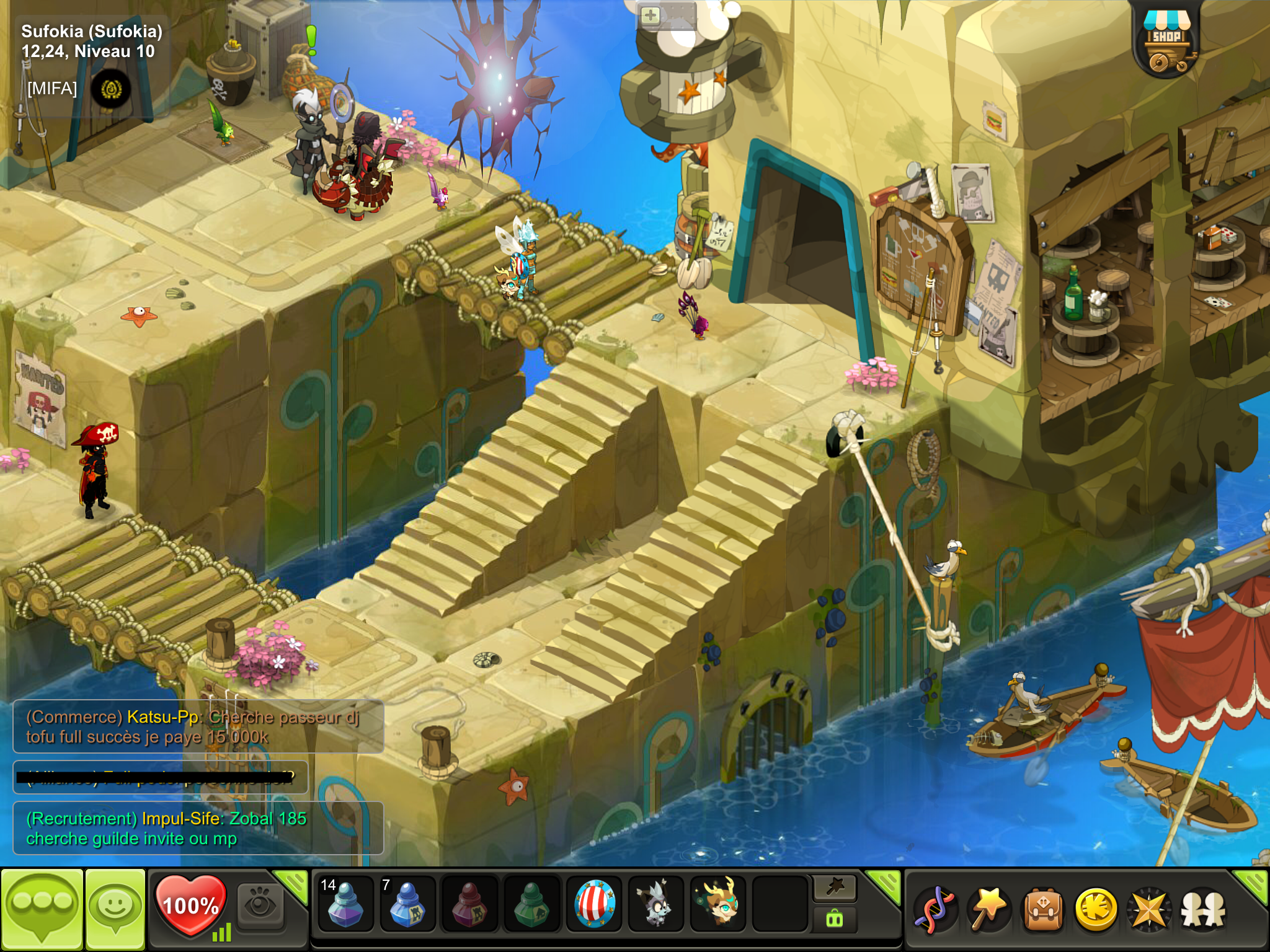Open the gold kama coin marketplace
1270x952 pixels.
coord(1096,910)
